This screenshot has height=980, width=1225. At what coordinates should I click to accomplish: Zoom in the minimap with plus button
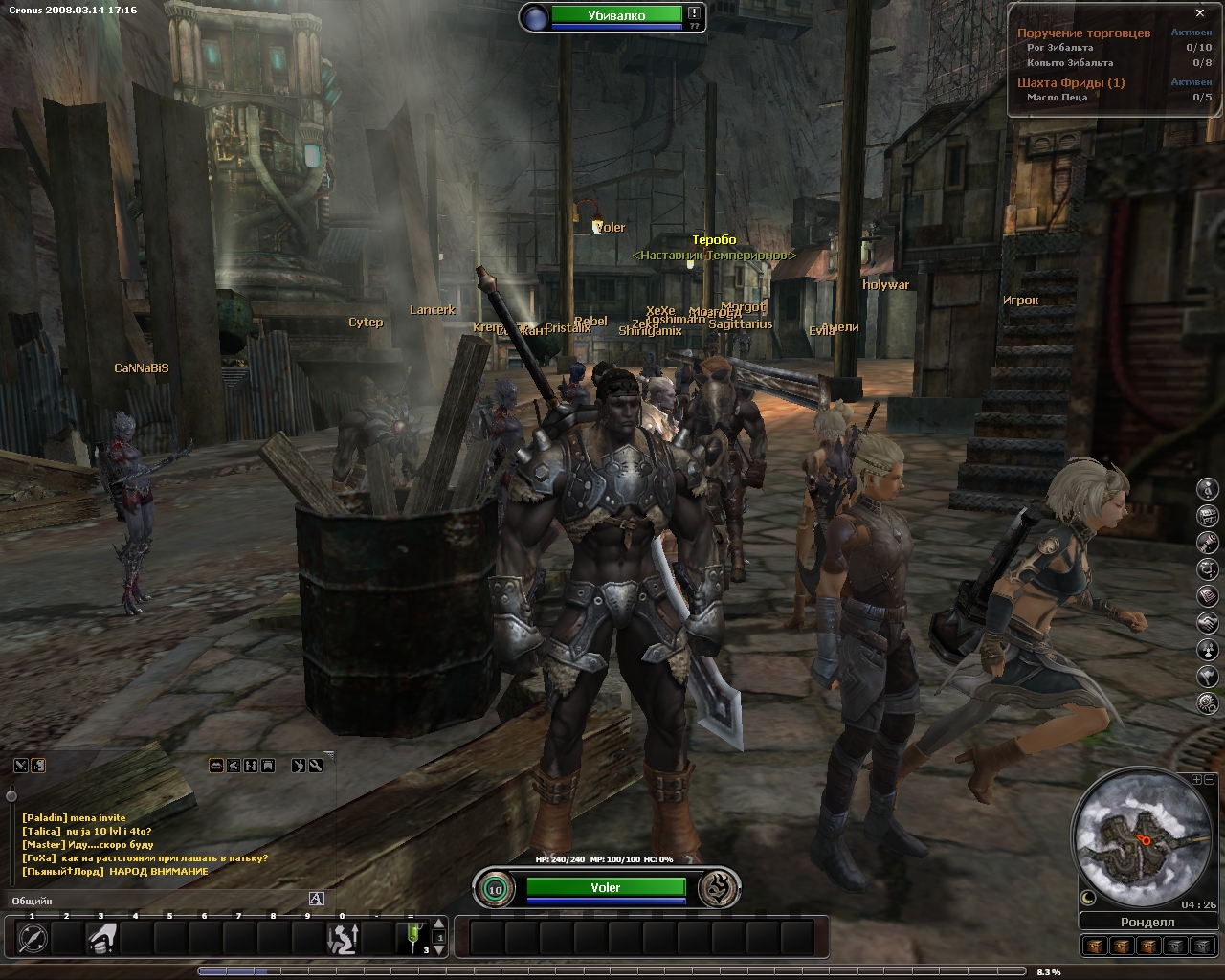[x=1196, y=780]
